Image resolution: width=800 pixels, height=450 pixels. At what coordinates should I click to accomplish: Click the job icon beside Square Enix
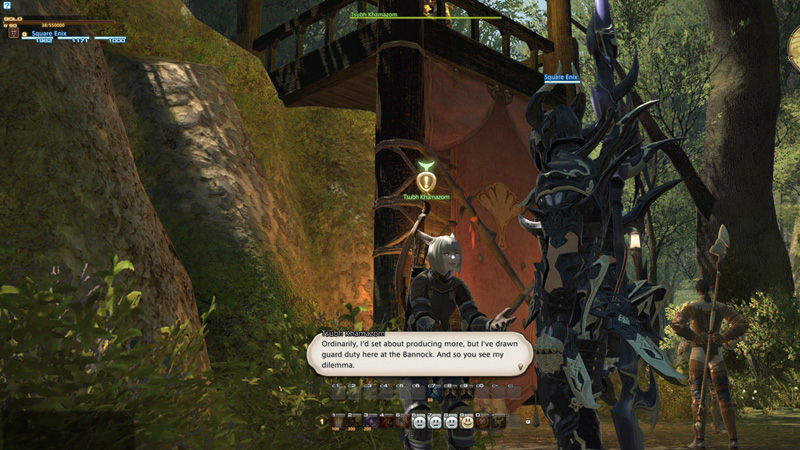point(13,33)
